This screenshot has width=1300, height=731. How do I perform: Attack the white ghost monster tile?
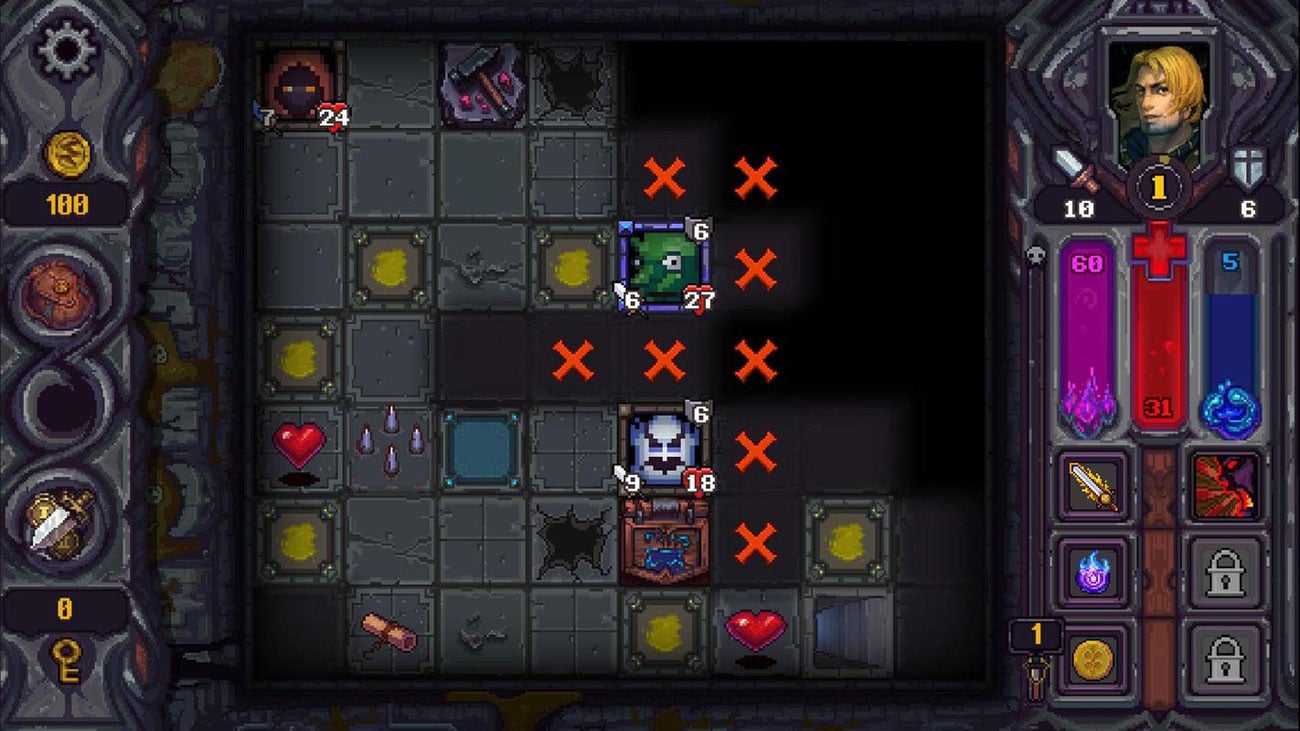[x=664, y=449]
